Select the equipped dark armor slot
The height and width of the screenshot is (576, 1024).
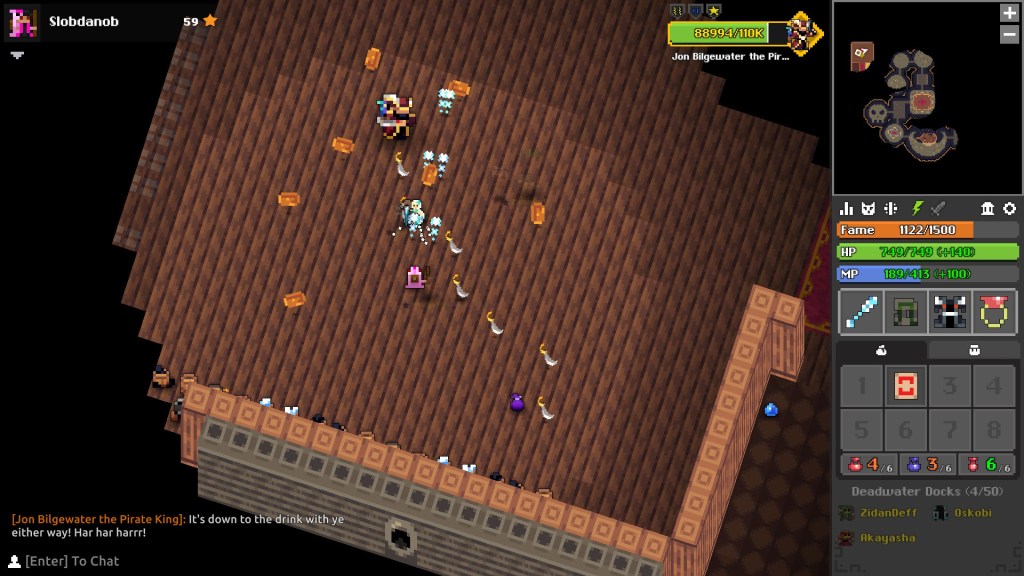tap(950, 312)
